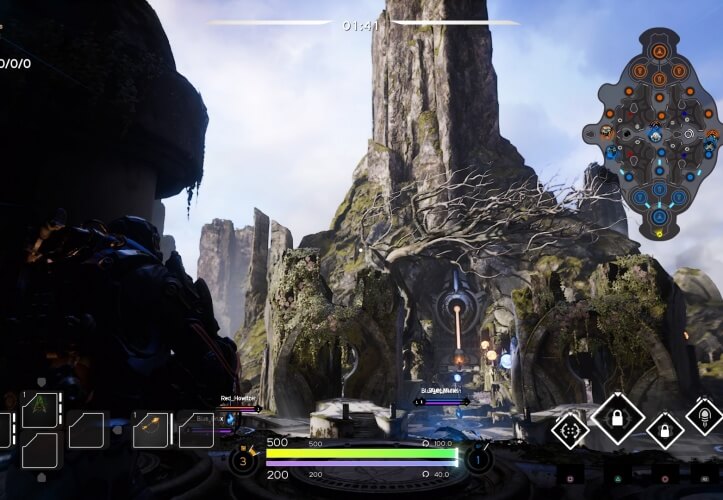This screenshot has width=723, height=500.
Task: Click the orange enemy core on minimap
Action: [x=658, y=50]
